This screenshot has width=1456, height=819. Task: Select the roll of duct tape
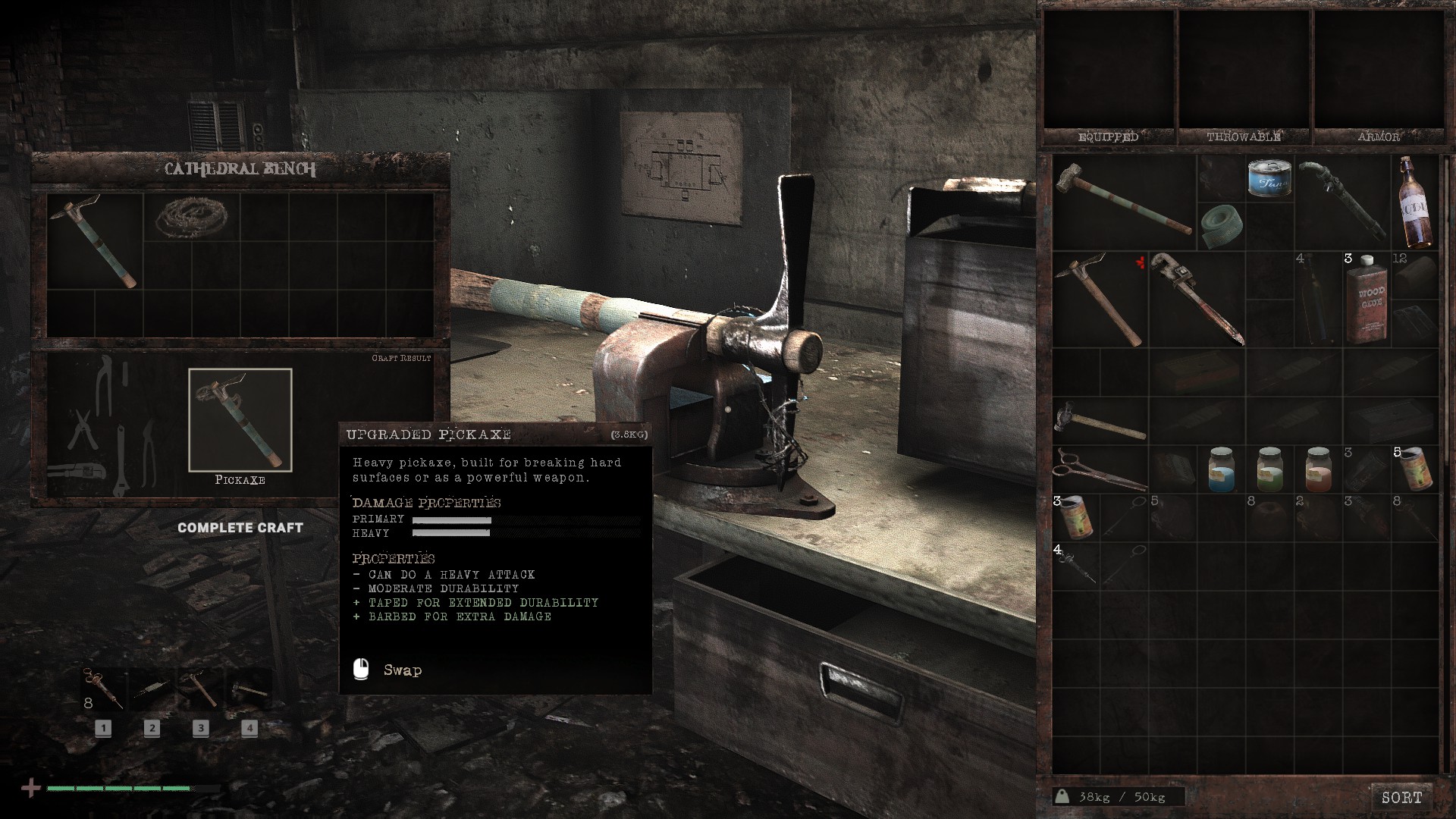(1221, 224)
